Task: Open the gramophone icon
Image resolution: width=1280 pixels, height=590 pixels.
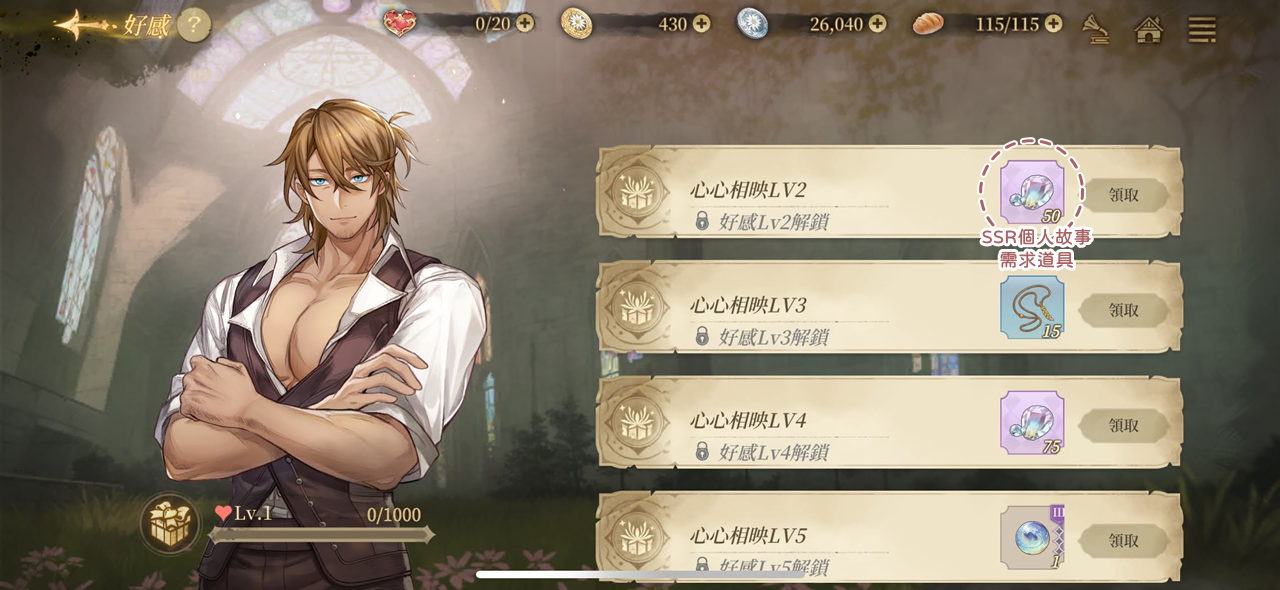Action: pyautogui.click(x=1096, y=29)
